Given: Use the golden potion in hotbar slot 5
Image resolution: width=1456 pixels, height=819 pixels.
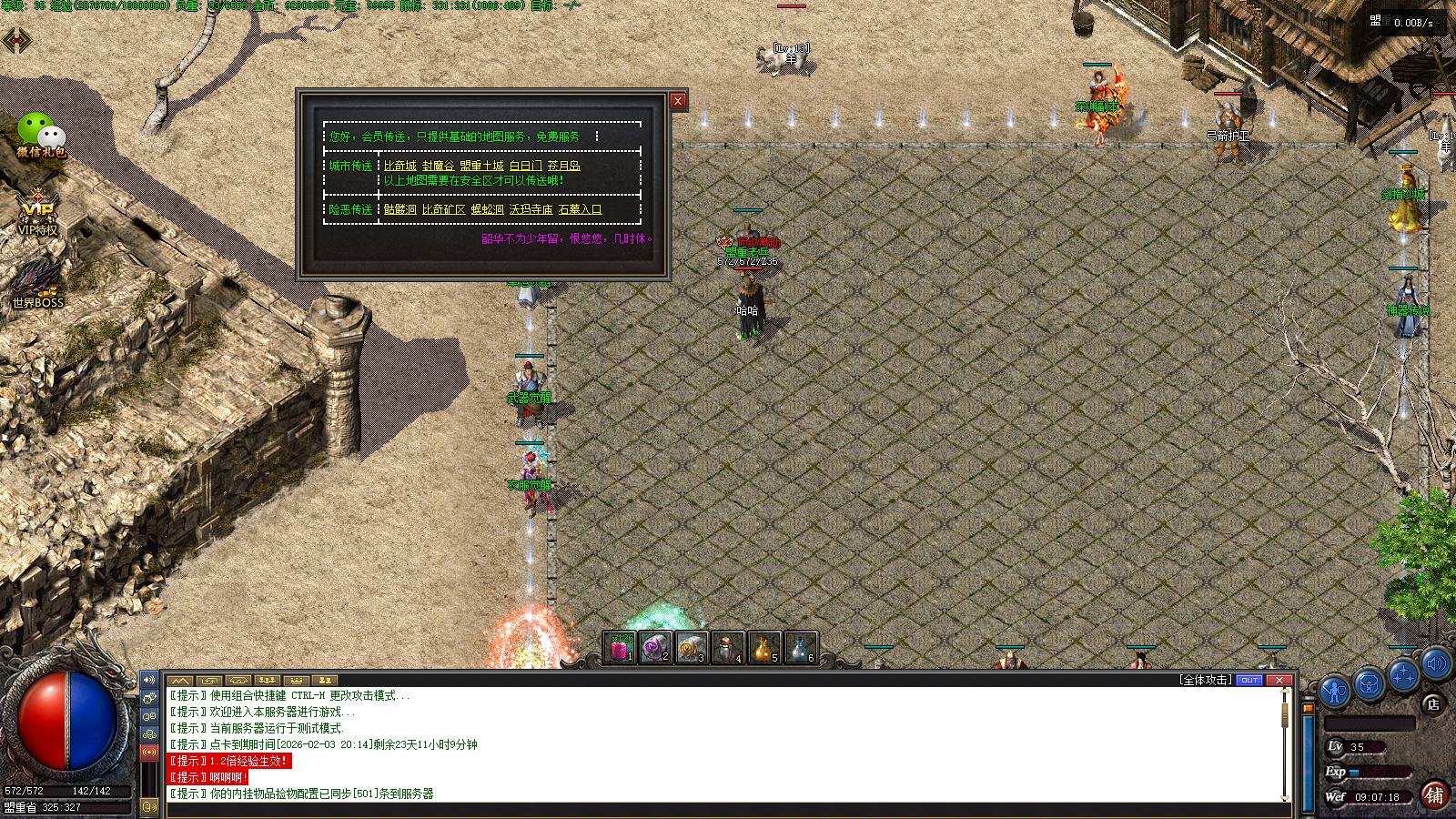Looking at the screenshot, I should click(x=763, y=648).
